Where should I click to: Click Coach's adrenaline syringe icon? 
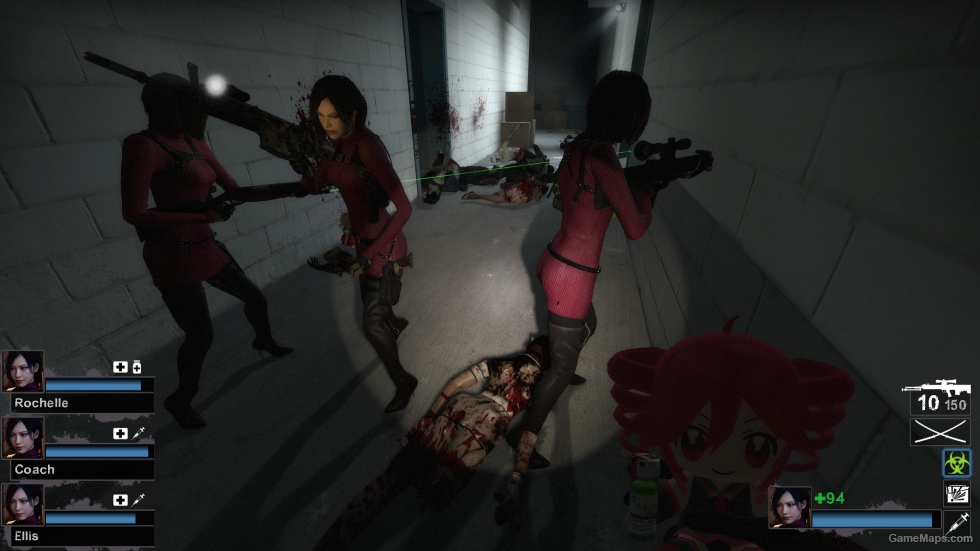(x=138, y=433)
